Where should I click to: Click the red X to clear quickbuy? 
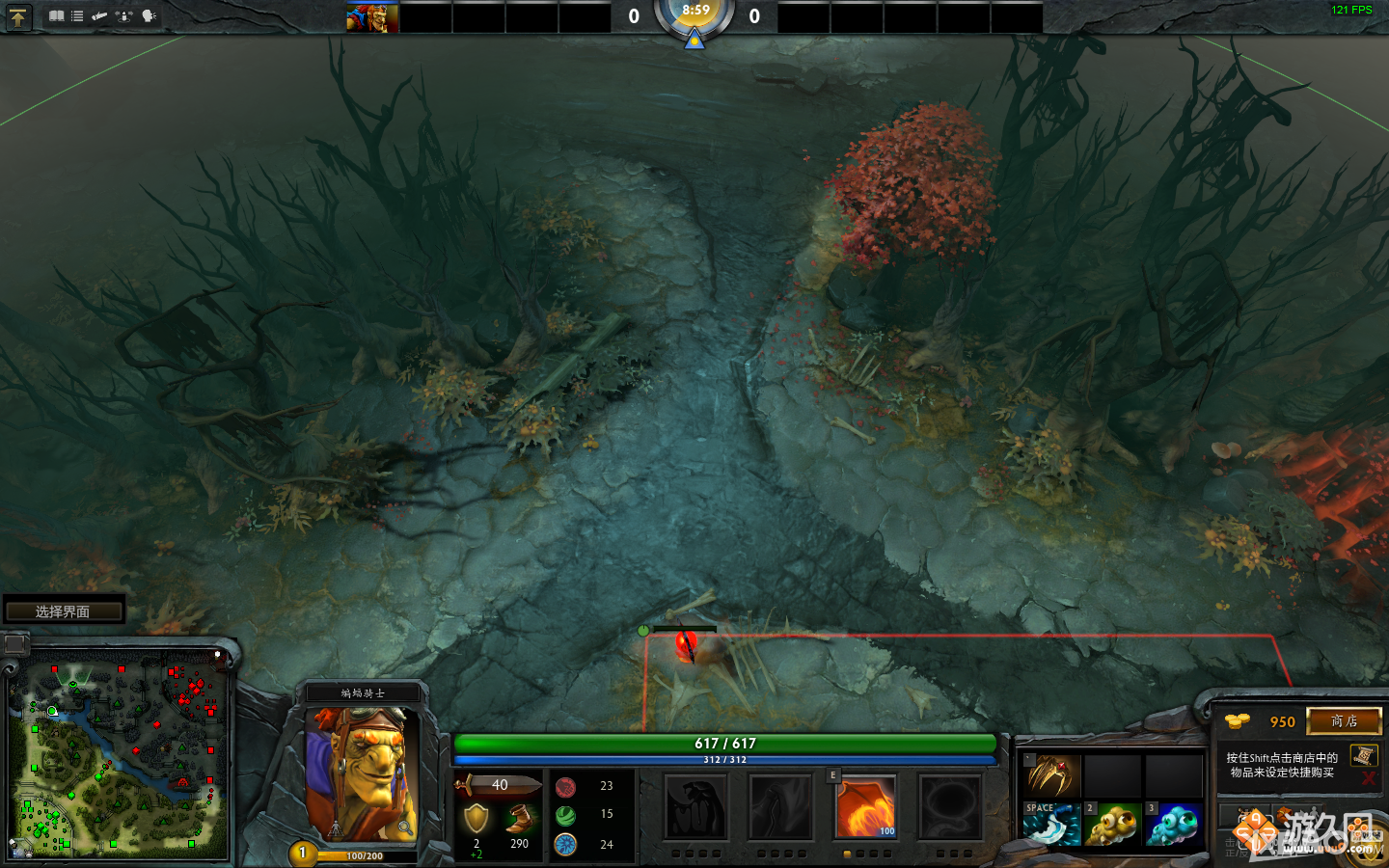pyautogui.click(x=1369, y=776)
